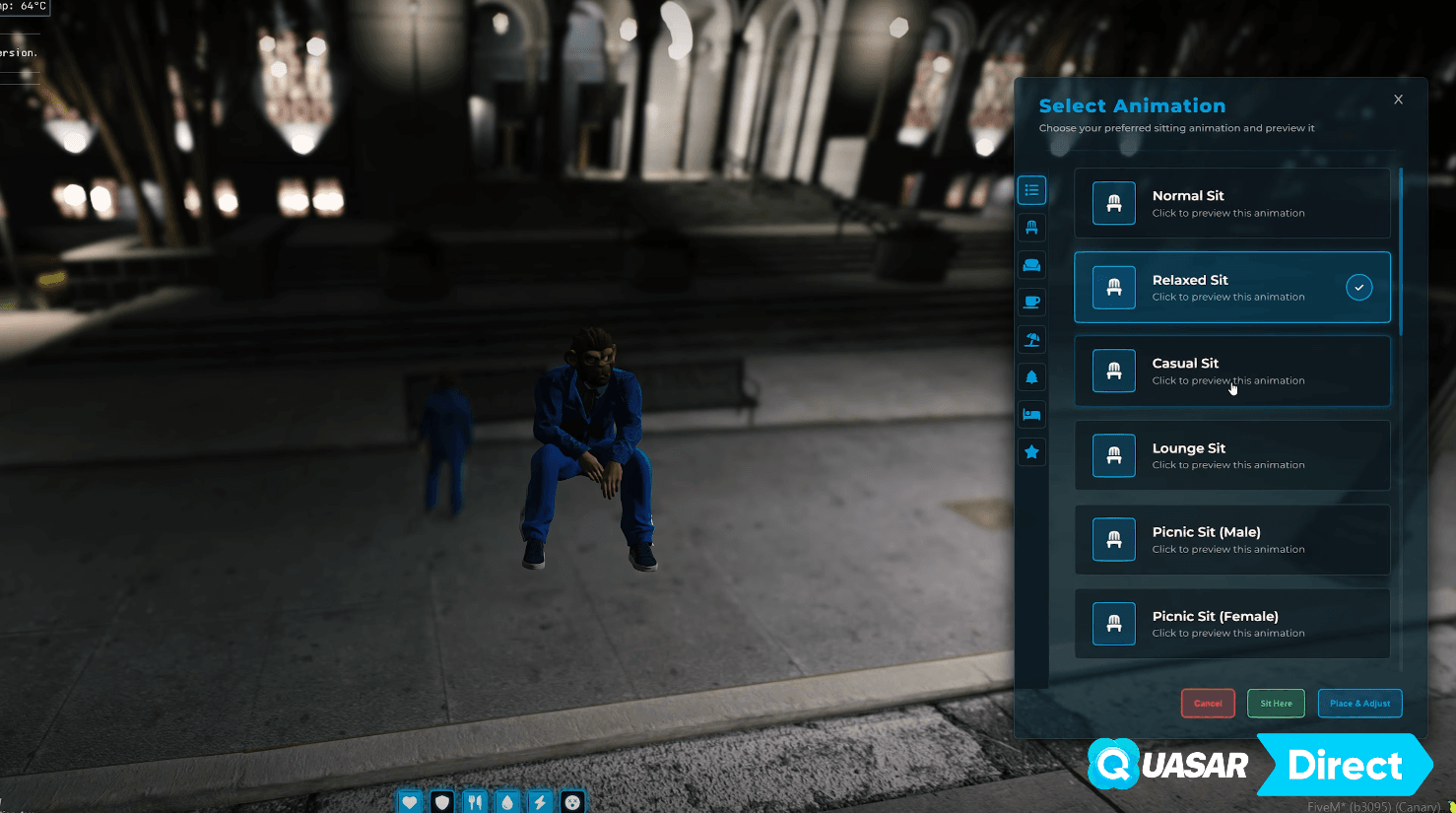Show the star favorites category

1031,452
